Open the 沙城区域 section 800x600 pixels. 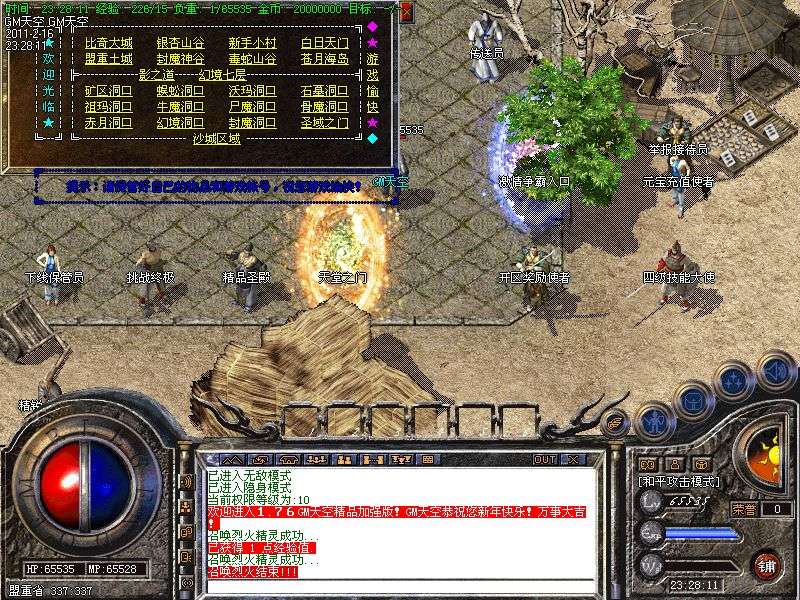216,139
